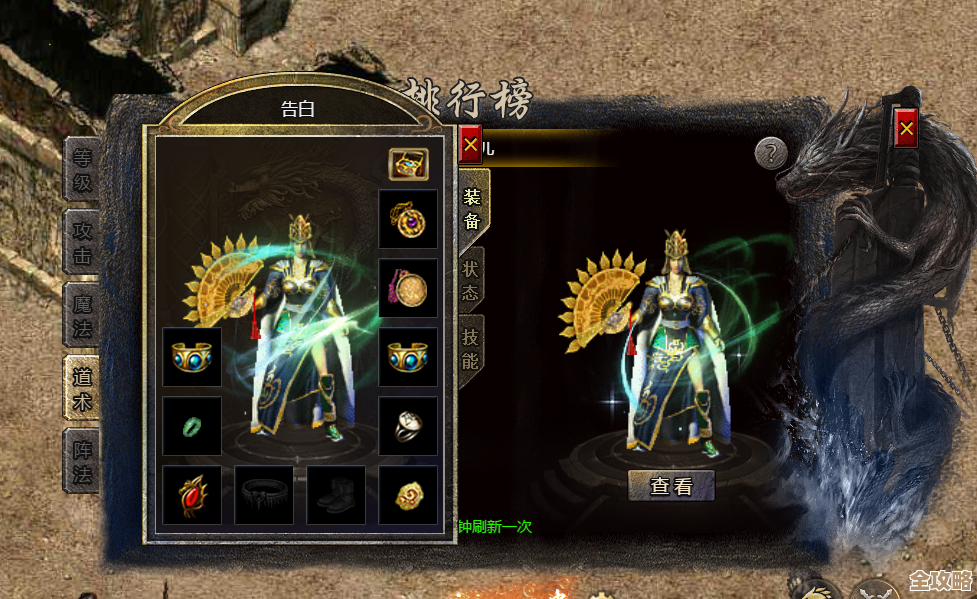Switch to the 等级 level ranking tab
The image size is (977, 599).
[x=82, y=169]
